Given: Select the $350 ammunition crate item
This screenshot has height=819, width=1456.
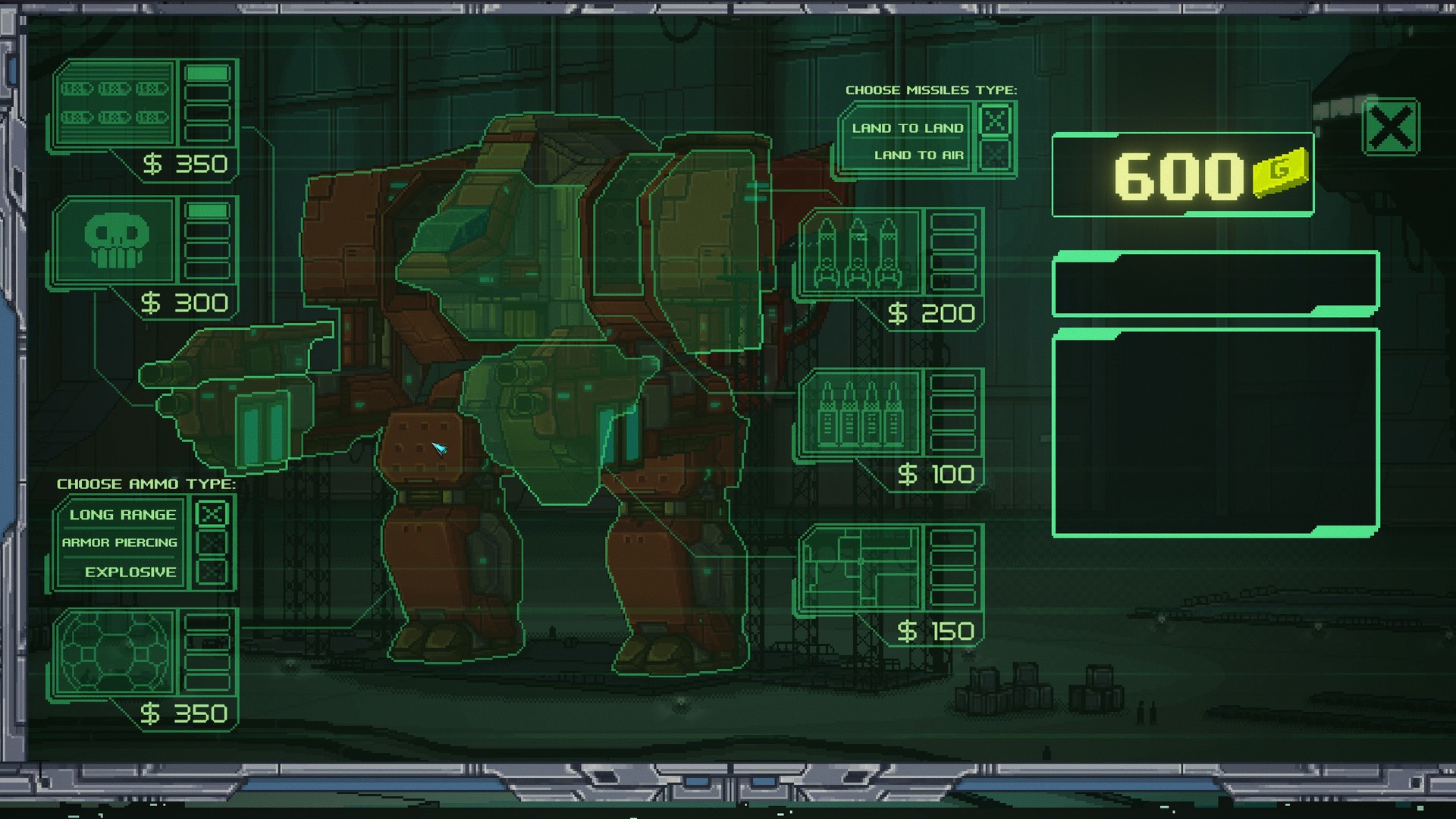Looking at the screenshot, I should (114, 102).
